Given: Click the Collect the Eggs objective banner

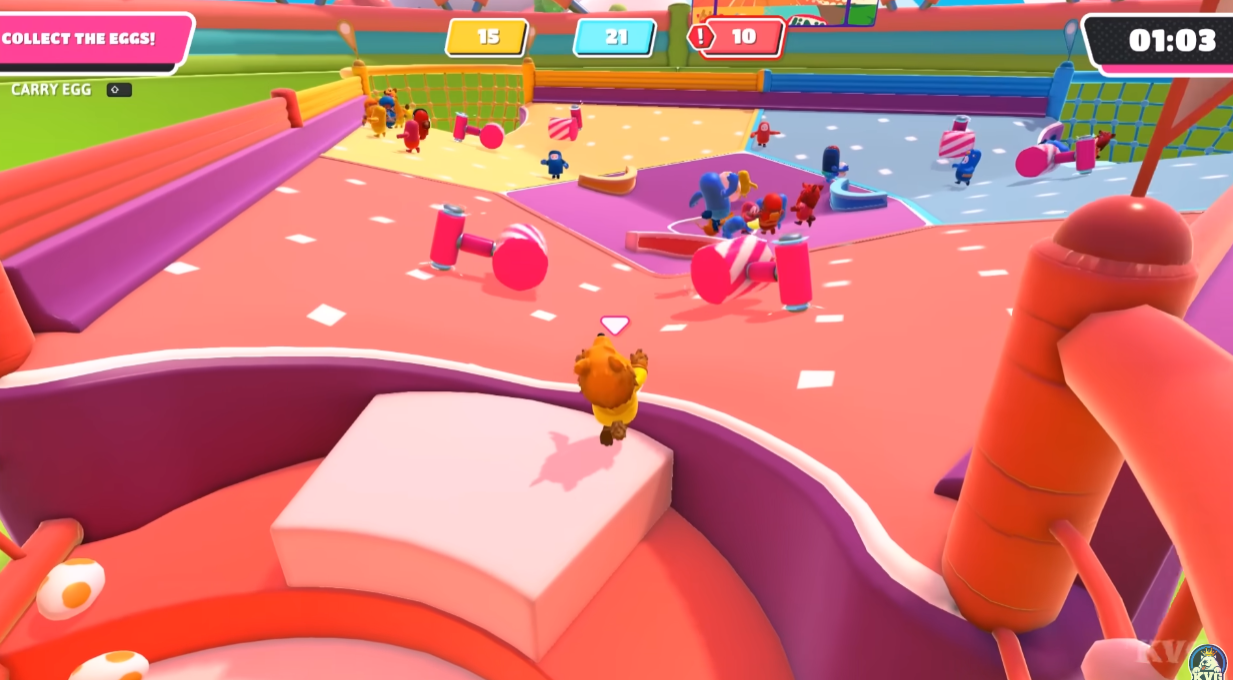Looking at the screenshot, I should [85, 40].
